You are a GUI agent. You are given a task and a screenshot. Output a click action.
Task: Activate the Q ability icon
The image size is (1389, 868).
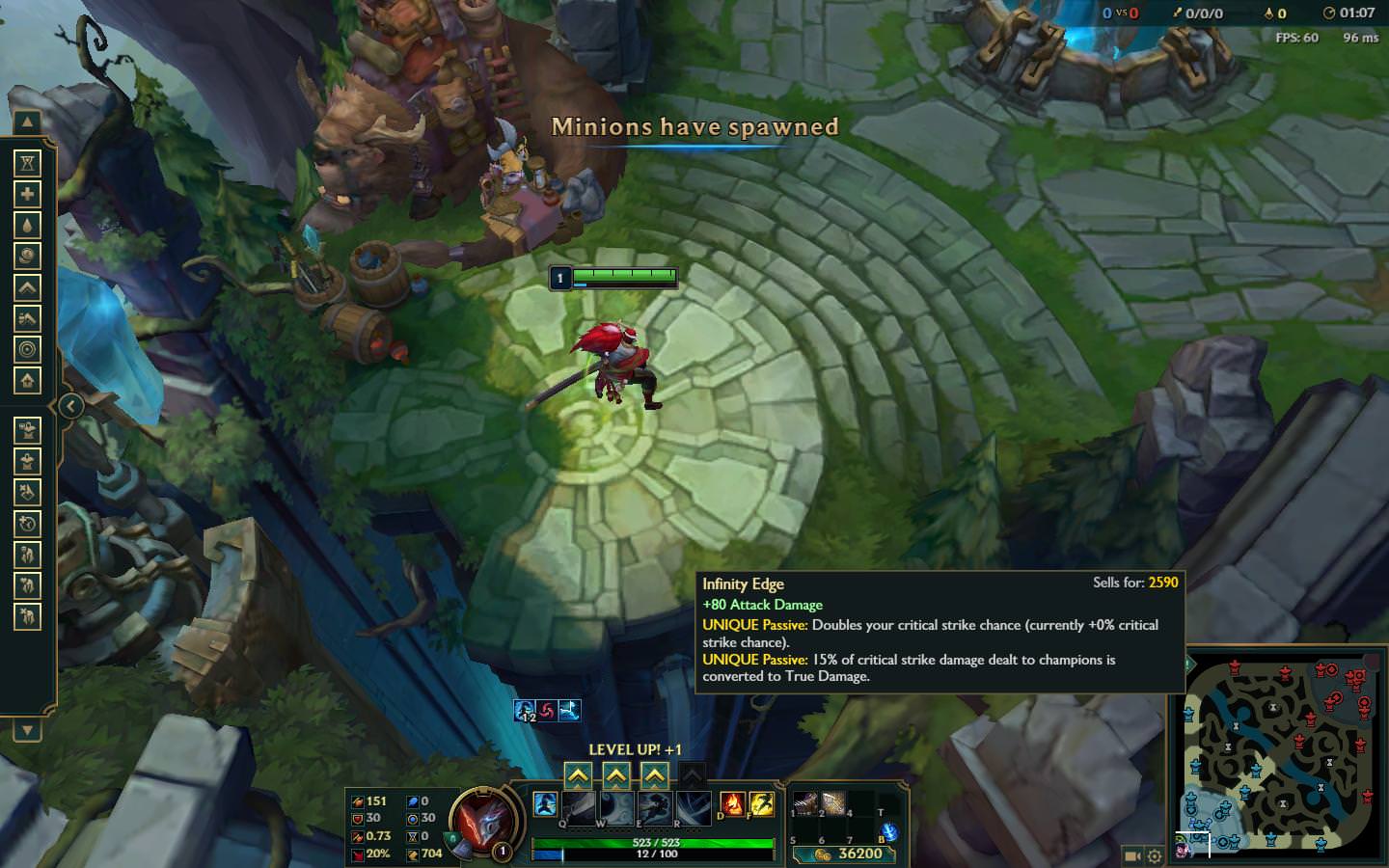(579, 808)
